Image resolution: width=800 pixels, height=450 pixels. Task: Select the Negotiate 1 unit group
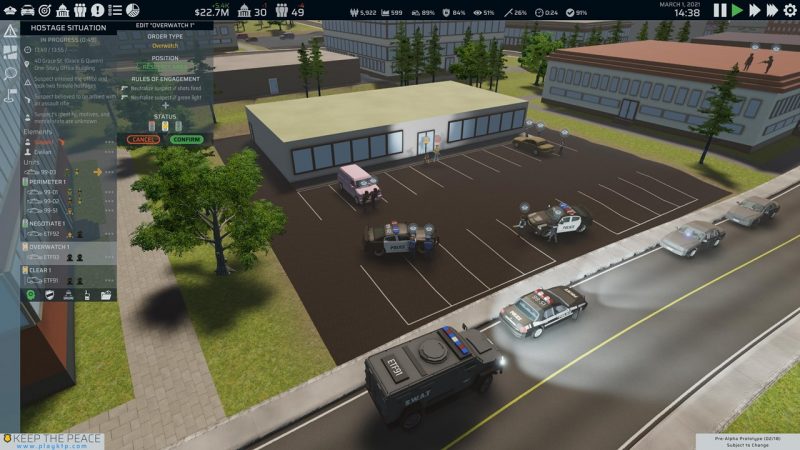(48, 223)
